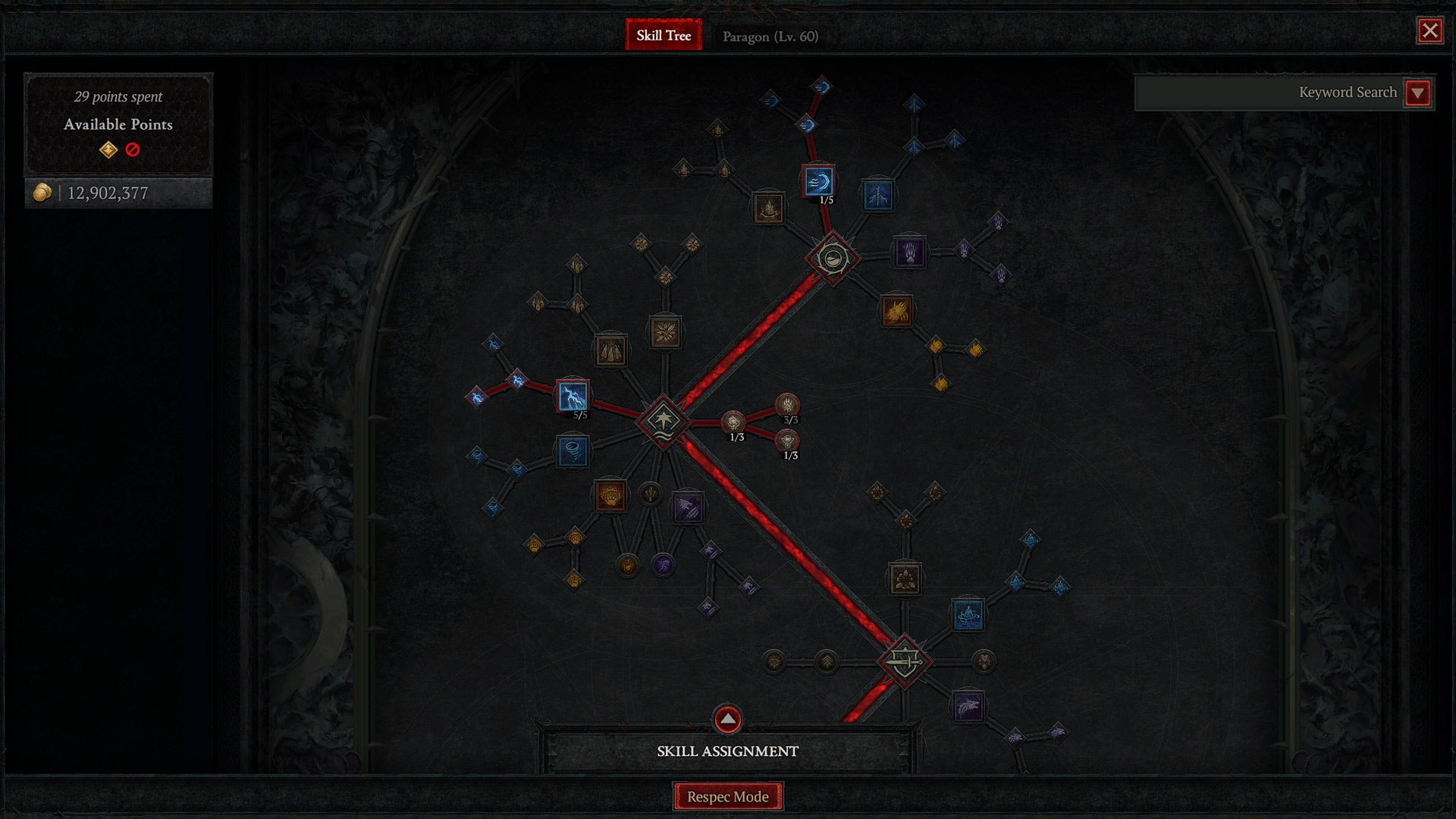
Task: Click the brown sunflower passive node
Action: click(666, 331)
